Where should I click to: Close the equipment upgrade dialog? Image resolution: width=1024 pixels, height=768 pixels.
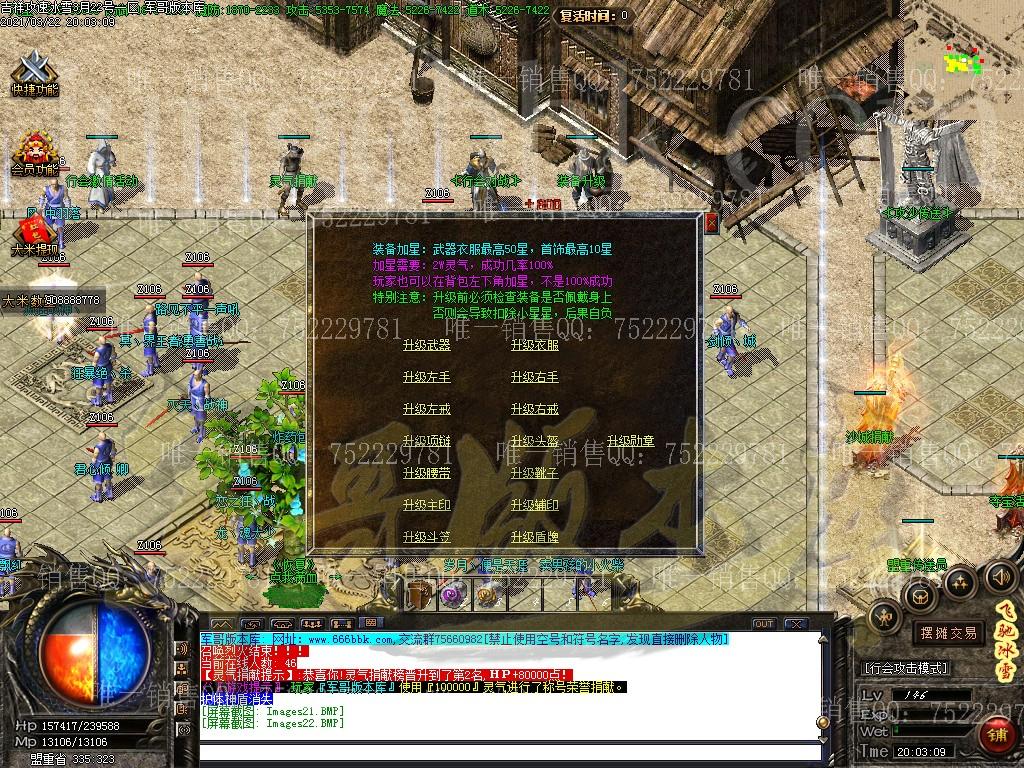[x=711, y=222]
